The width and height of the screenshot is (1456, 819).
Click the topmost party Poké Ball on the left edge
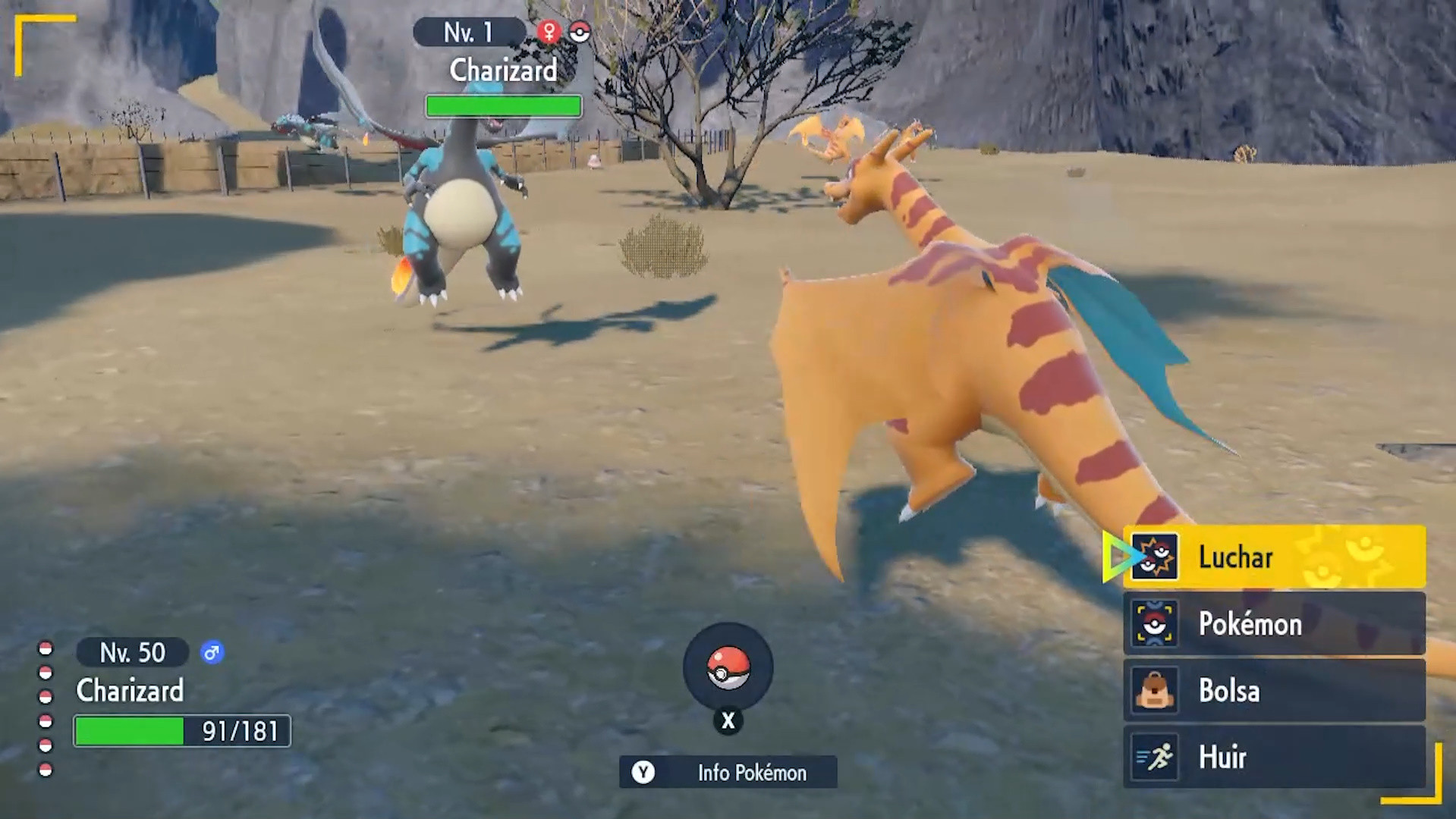(46, 648)
